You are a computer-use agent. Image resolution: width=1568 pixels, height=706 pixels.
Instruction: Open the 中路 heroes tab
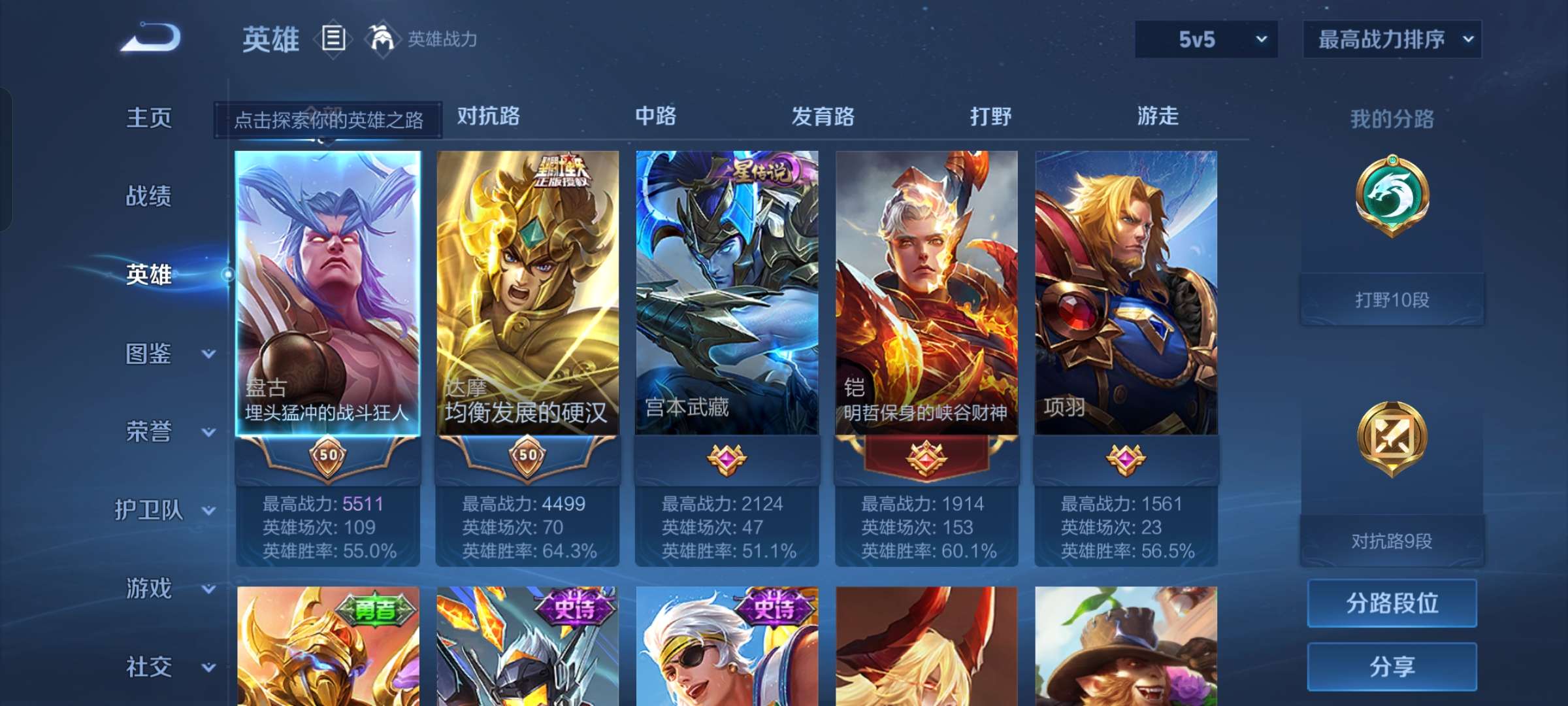click(657, 116)
